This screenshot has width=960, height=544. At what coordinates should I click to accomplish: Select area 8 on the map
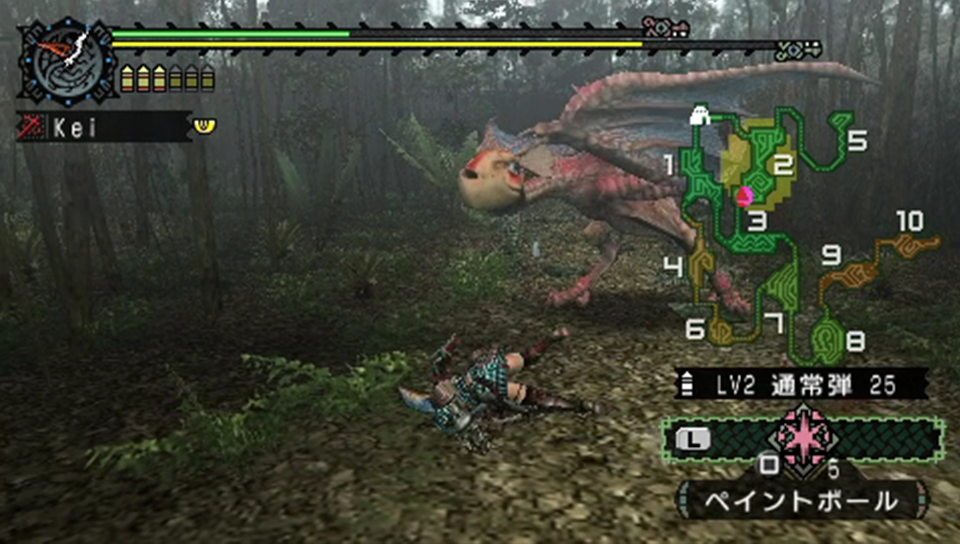pyautogui.click(x=826, y=340)
